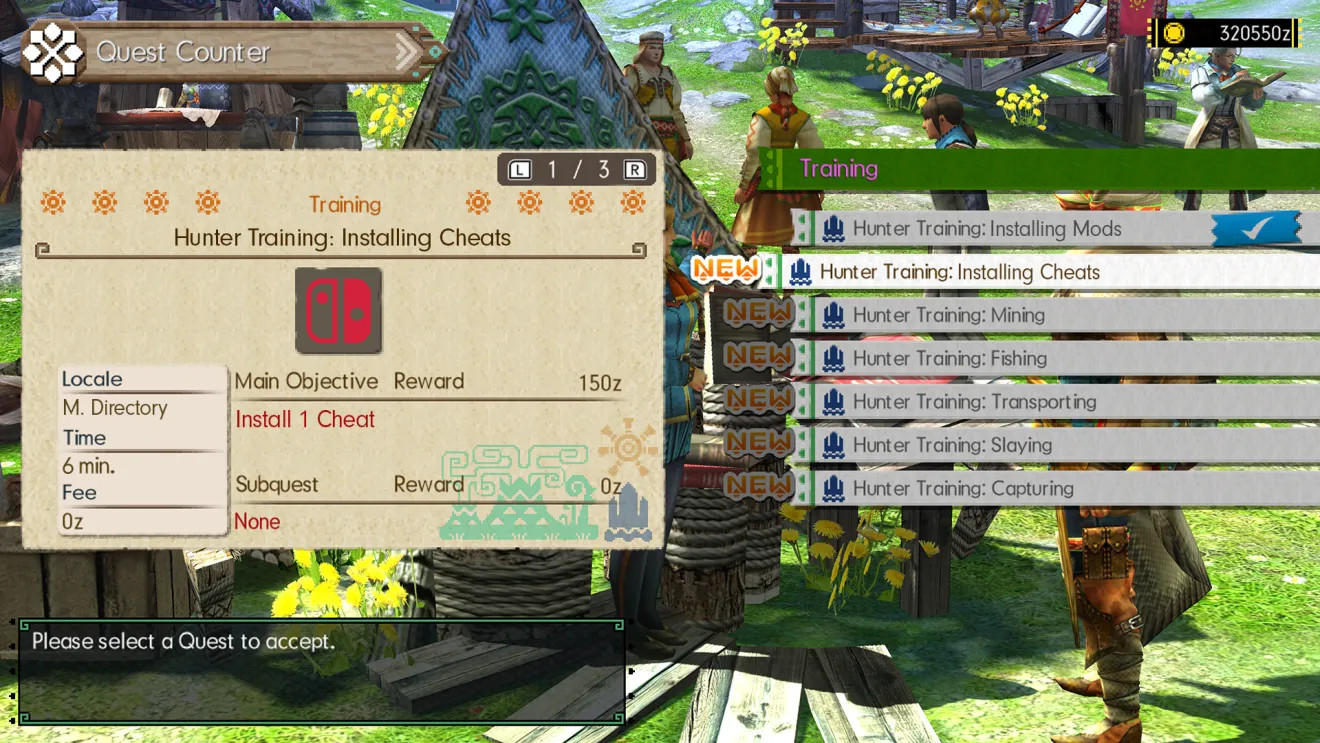Screen dimensions: 1320x743
Task: Select the highlighted Hunter Training: Installing Cheats entry
Action: [960, 272]
